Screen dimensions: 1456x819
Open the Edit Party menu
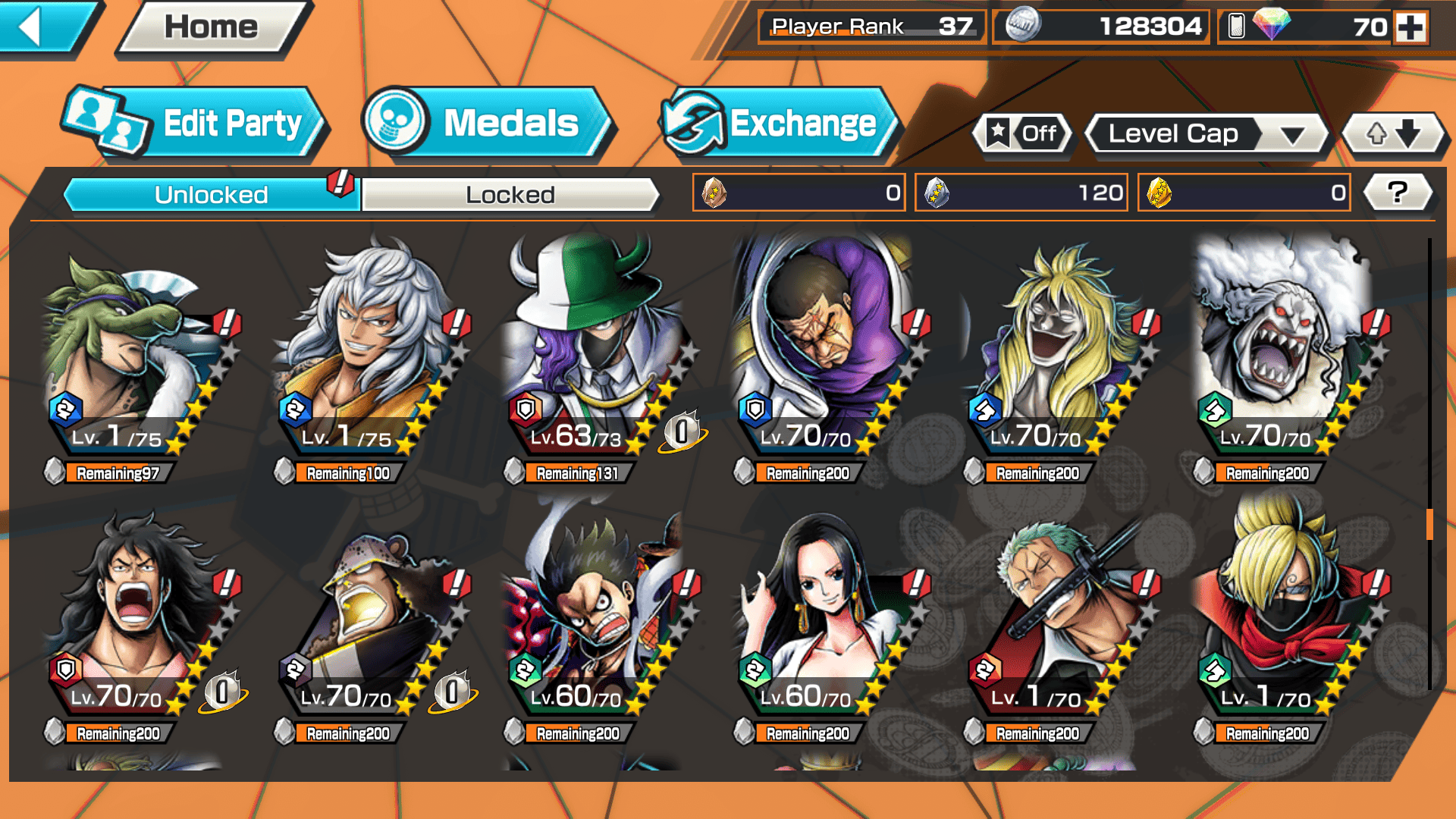pos(196,124)
